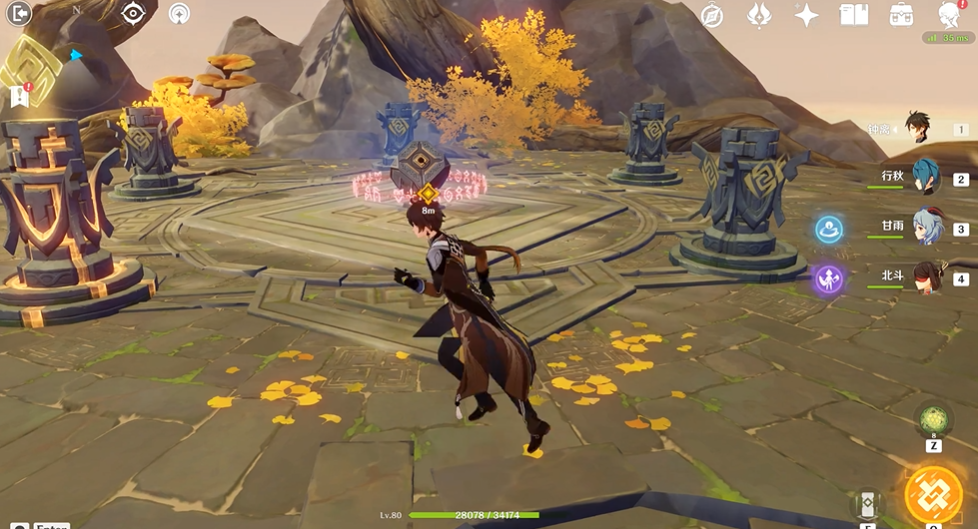The width and height of the screenshot is (978, 529).
Task: Click the exit door icon
Action: [x=18, y=14]
